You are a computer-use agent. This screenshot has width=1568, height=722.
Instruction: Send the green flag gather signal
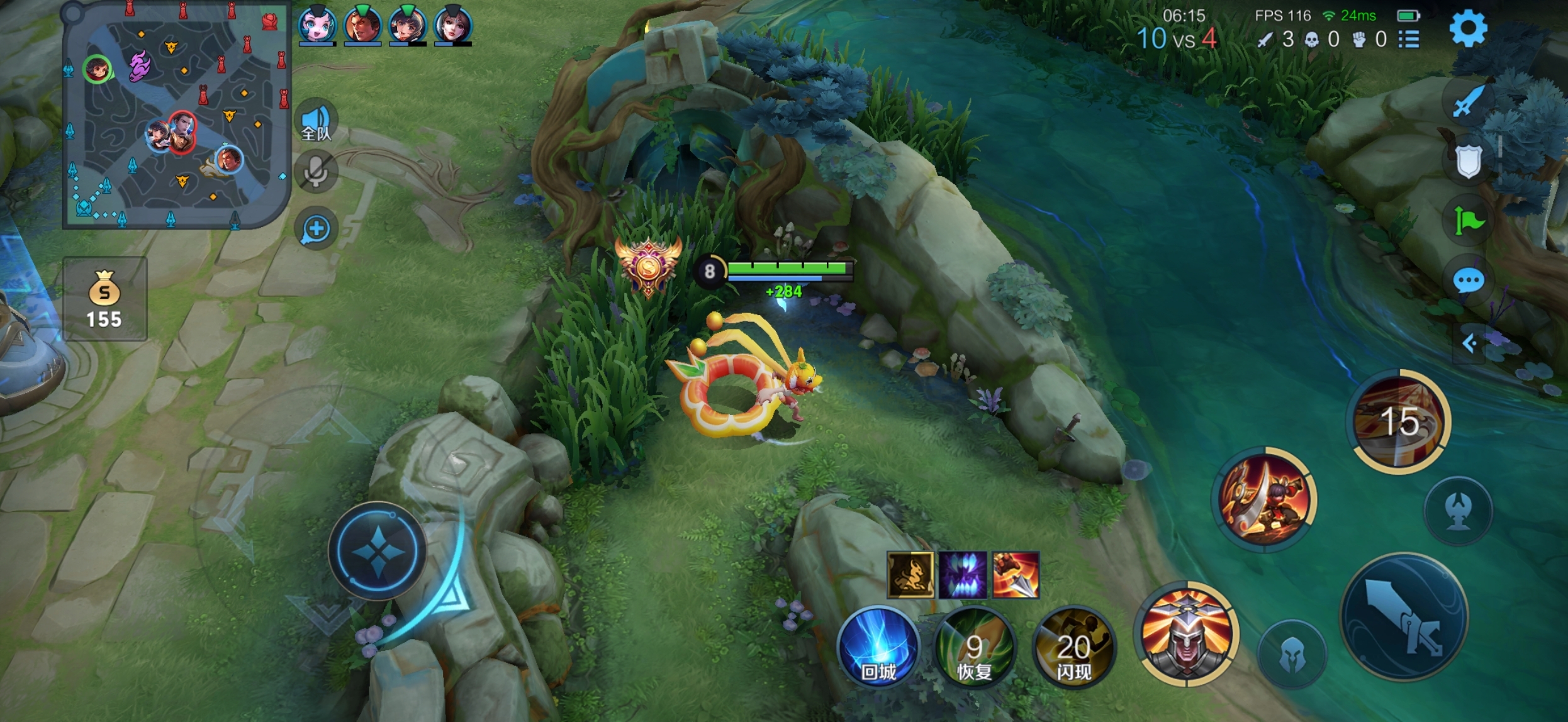[1469, 221]
